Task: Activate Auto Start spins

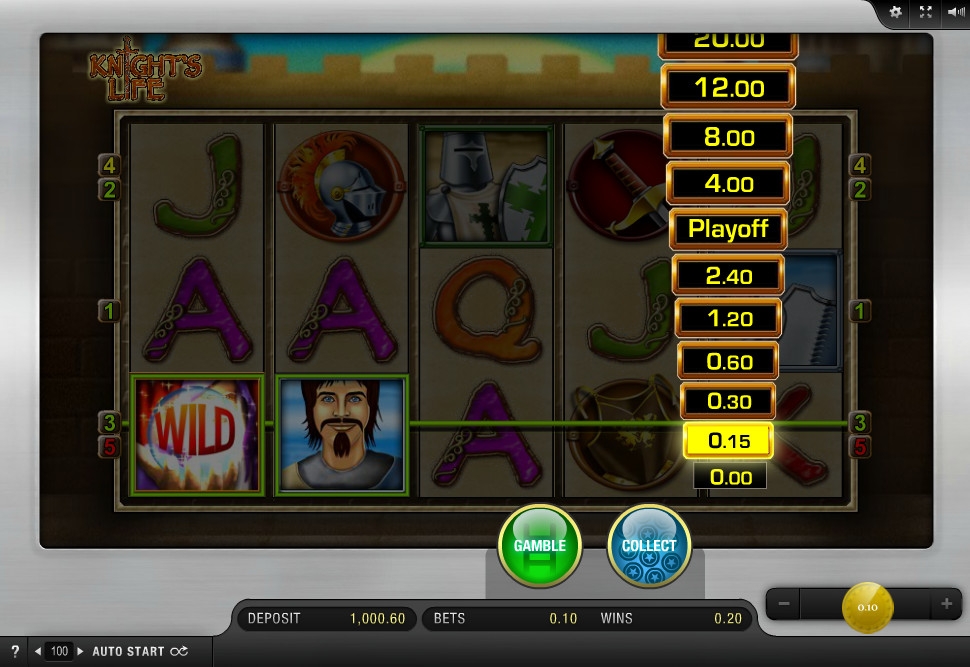Action: coord(139,651)
